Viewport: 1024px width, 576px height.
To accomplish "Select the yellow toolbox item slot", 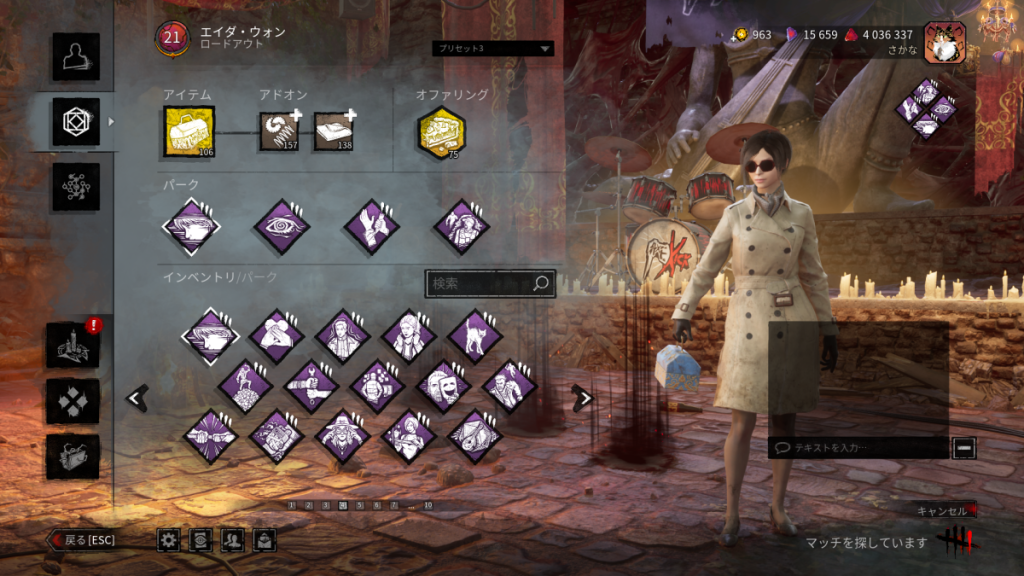I will click(x=189, y=132).
